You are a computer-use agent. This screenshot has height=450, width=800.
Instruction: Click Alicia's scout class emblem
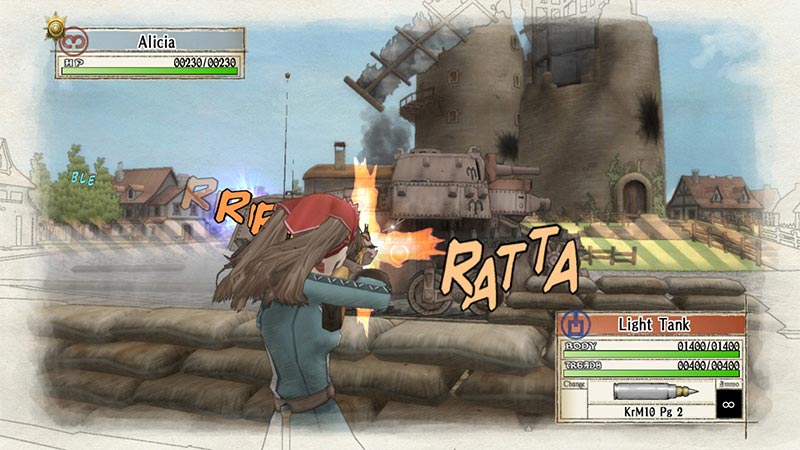pos(76,42)
